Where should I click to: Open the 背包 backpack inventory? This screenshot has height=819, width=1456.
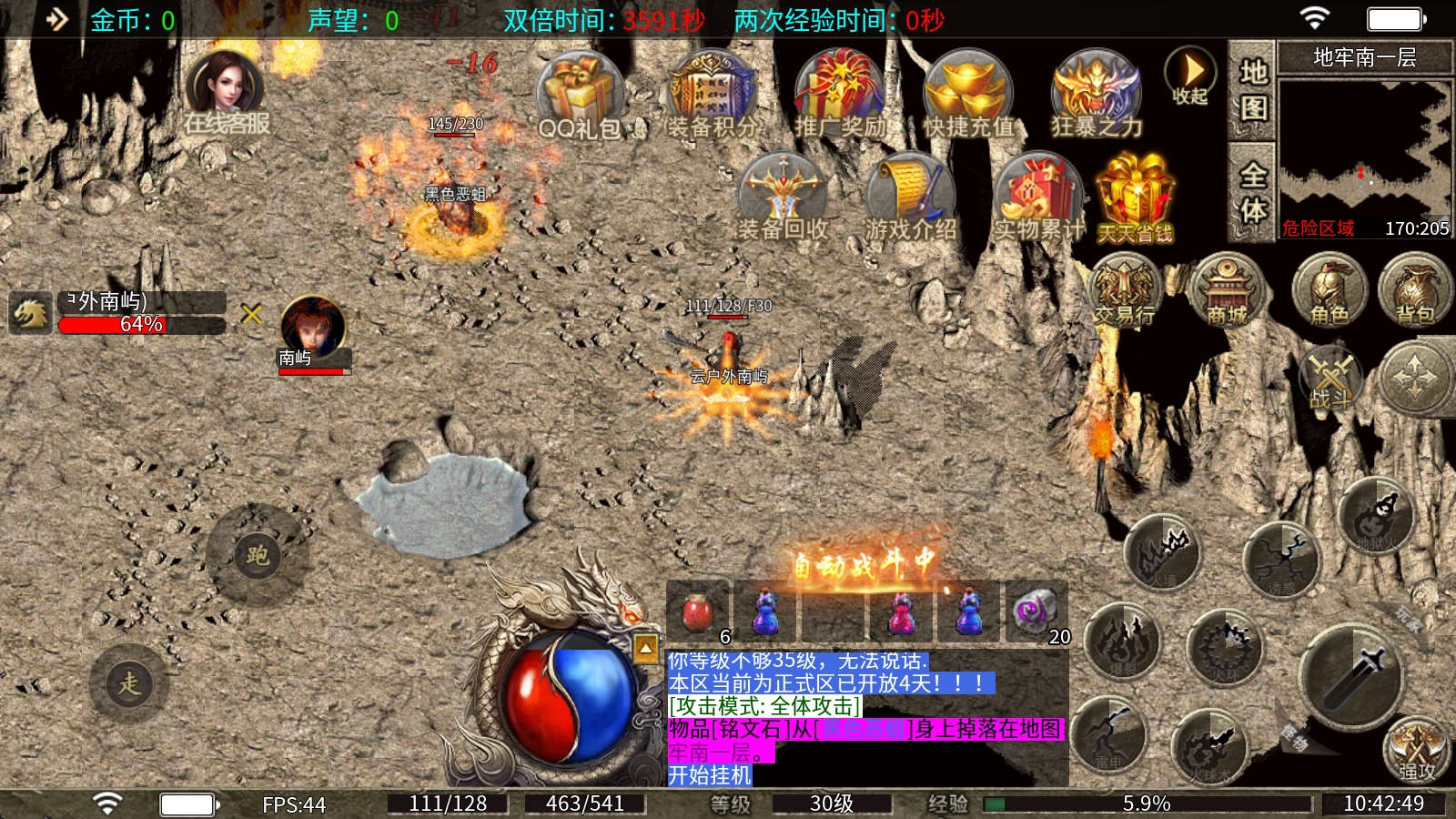(1415, 291)
